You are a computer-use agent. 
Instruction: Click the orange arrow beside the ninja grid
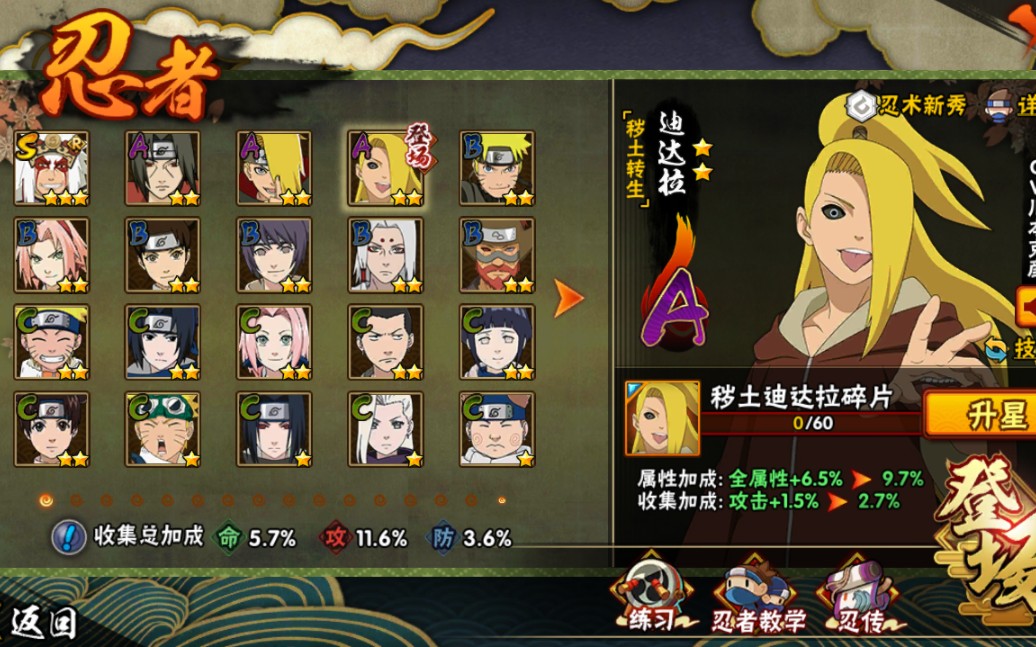(x=569, y=297)
